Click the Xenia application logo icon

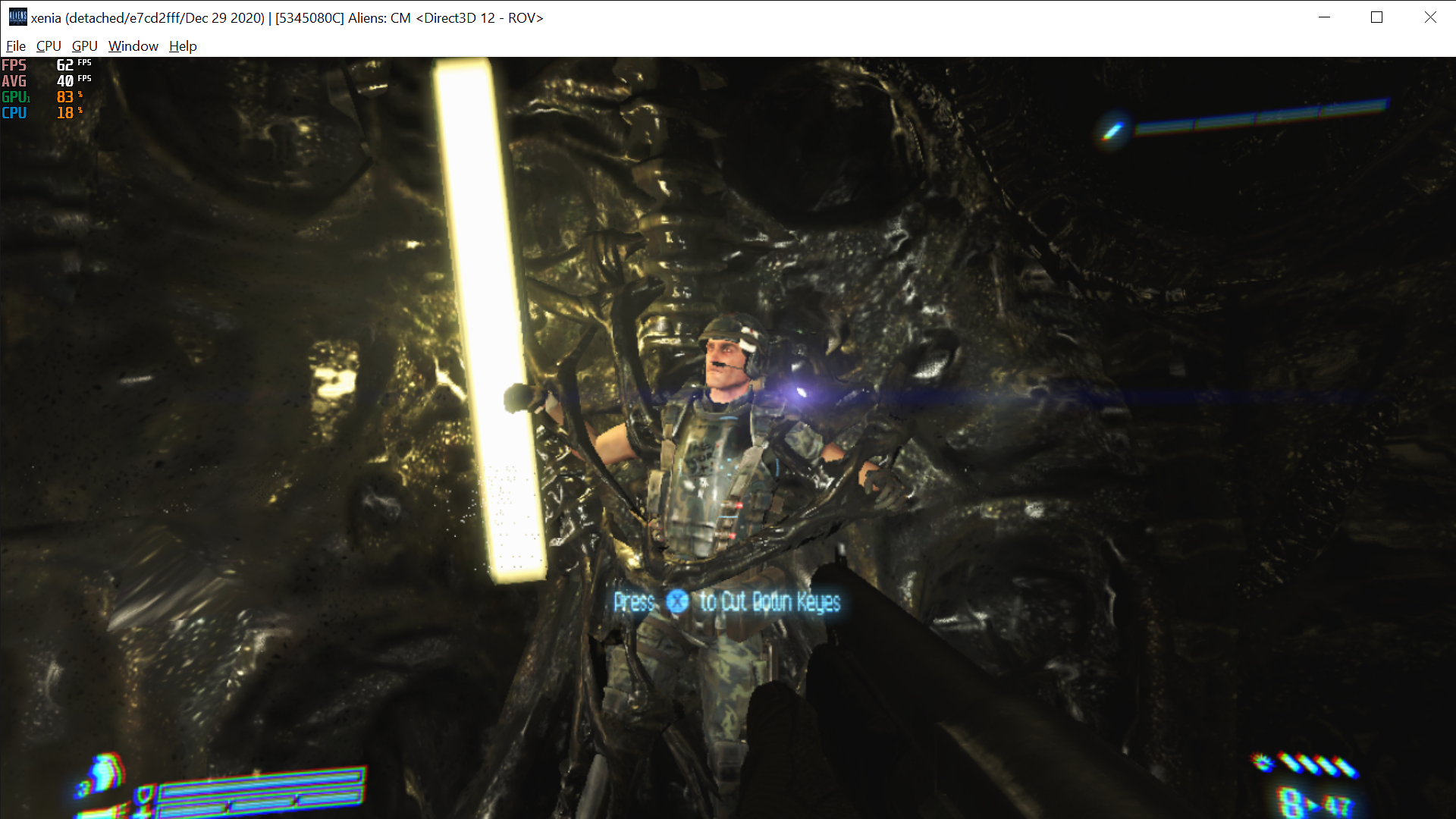(x=18, y=16)
